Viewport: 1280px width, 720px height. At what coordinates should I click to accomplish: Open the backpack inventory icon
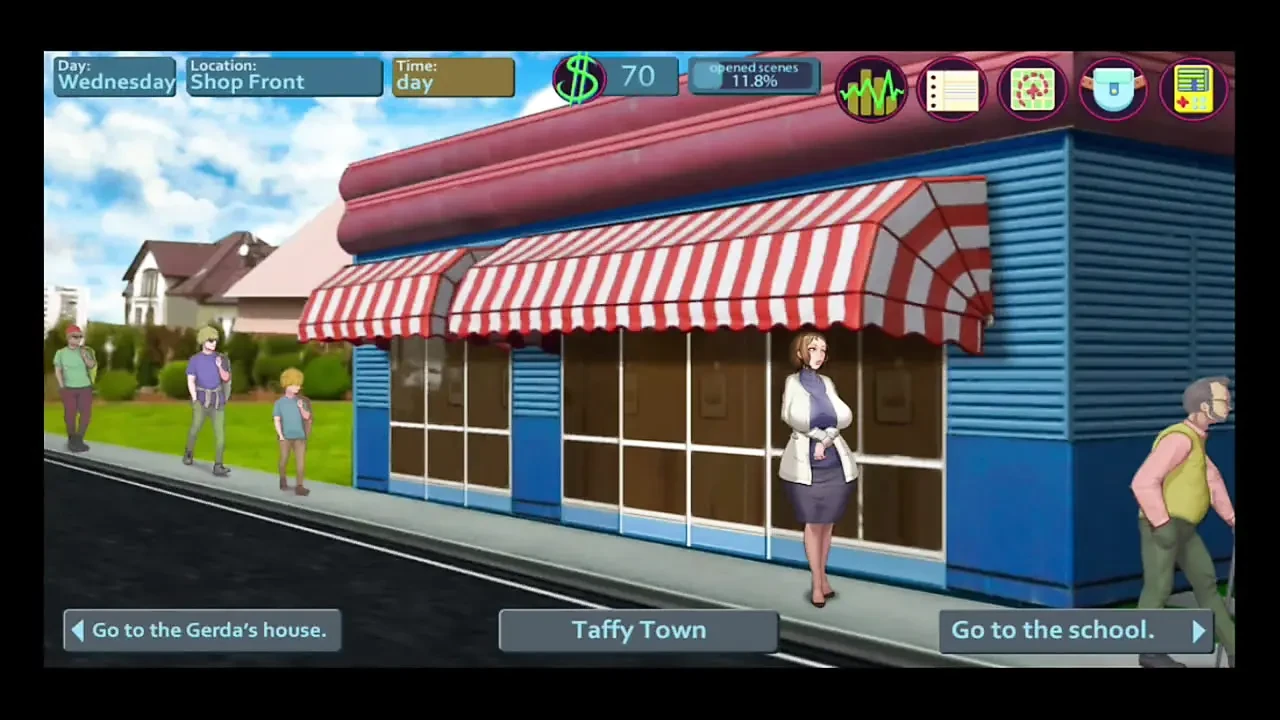tap(1113, 89)
